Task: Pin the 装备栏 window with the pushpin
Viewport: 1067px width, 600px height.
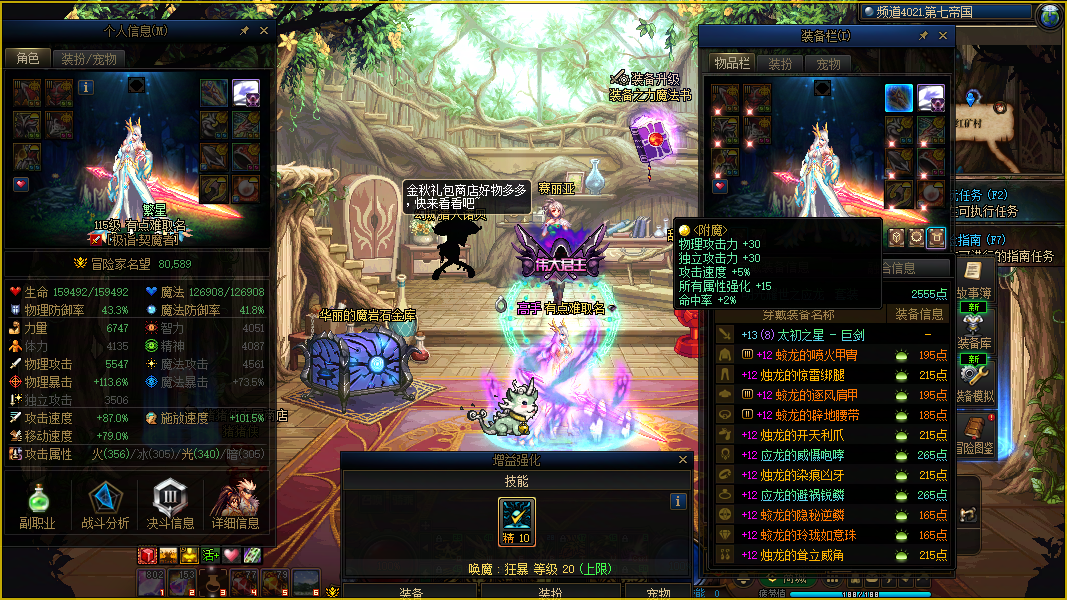Action: point(923,36)
